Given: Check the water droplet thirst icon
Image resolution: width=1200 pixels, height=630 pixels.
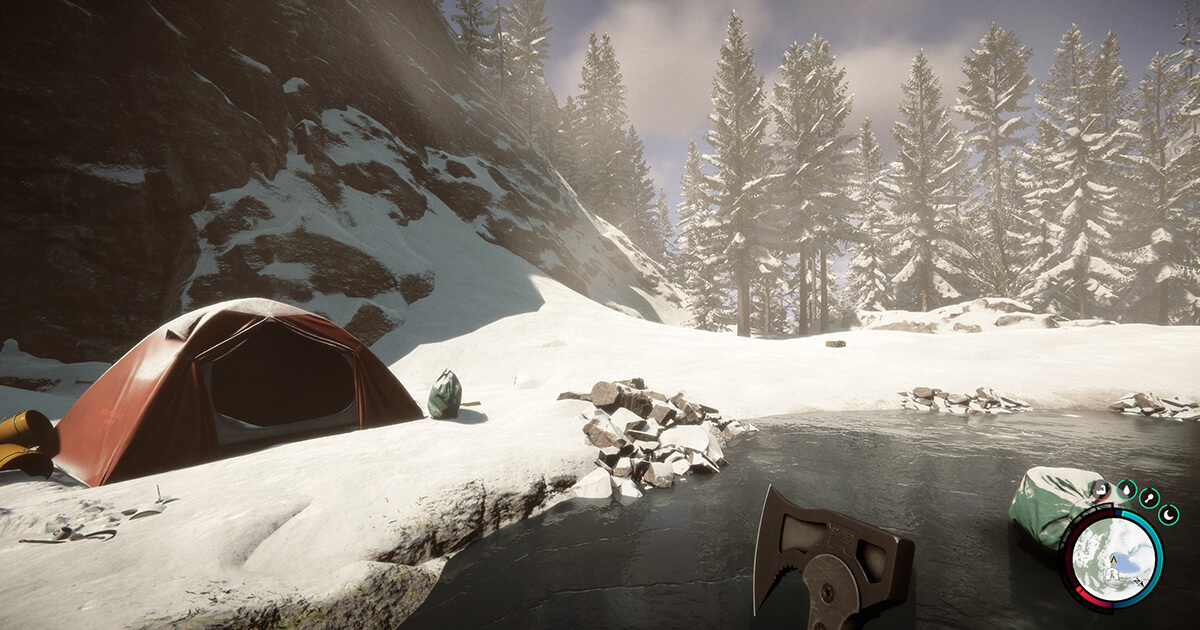Looking at the screenshot, I should [x=1126, y=490].
